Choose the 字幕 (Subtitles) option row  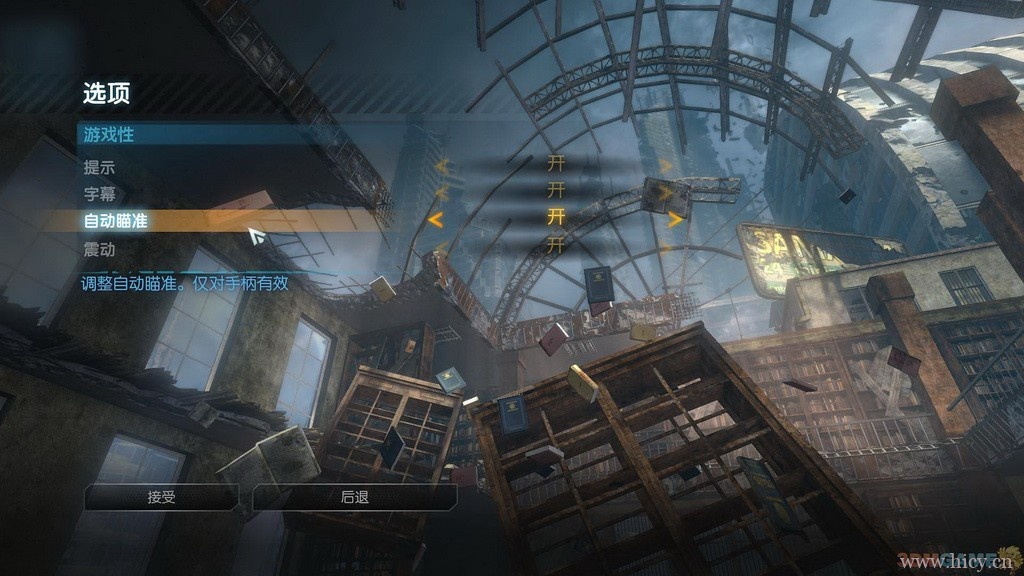click(99, 194)
